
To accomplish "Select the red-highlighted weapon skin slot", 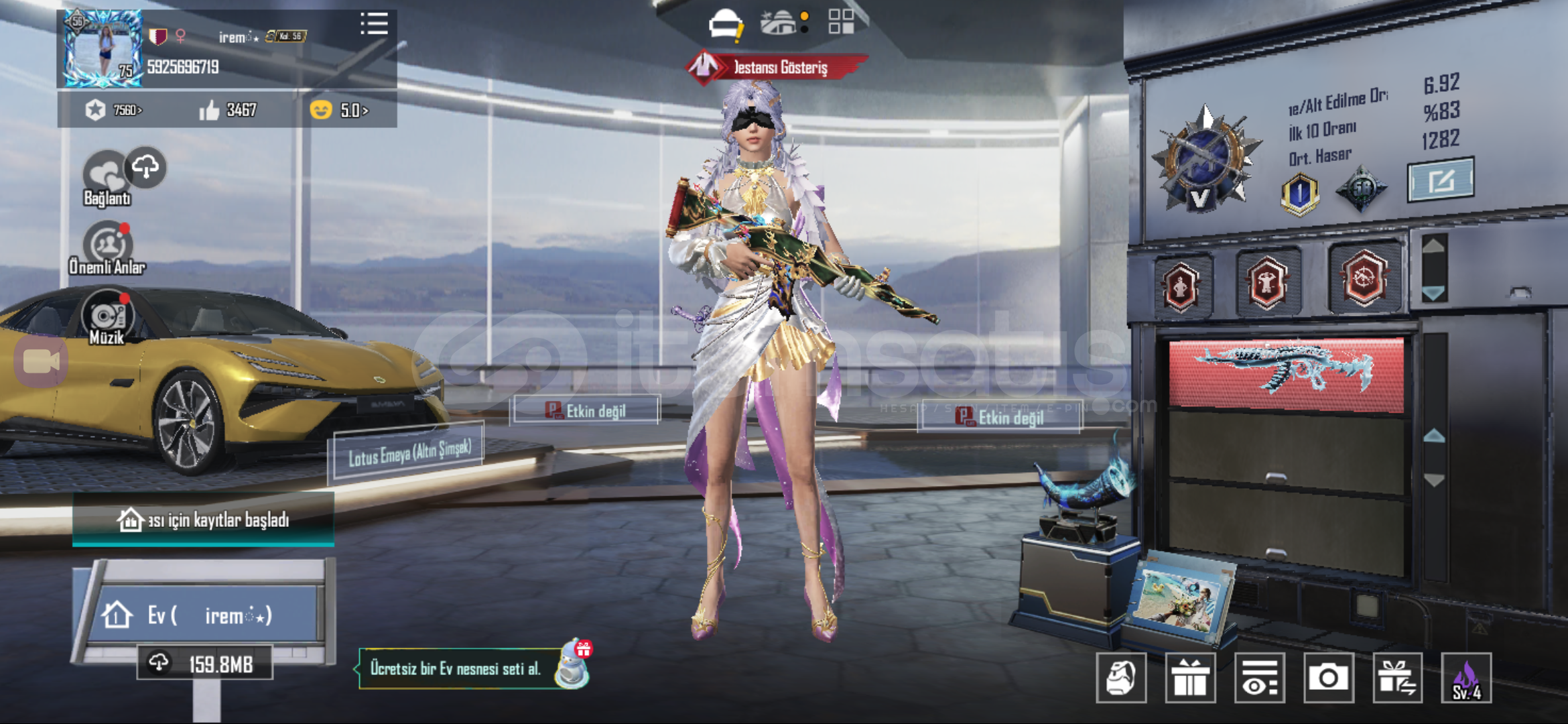I will click(x=1286, y=375).
